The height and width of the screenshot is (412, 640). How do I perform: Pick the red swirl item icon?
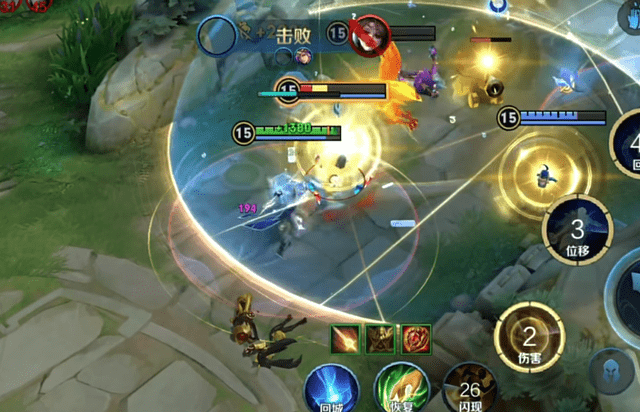tap(415, 339)
